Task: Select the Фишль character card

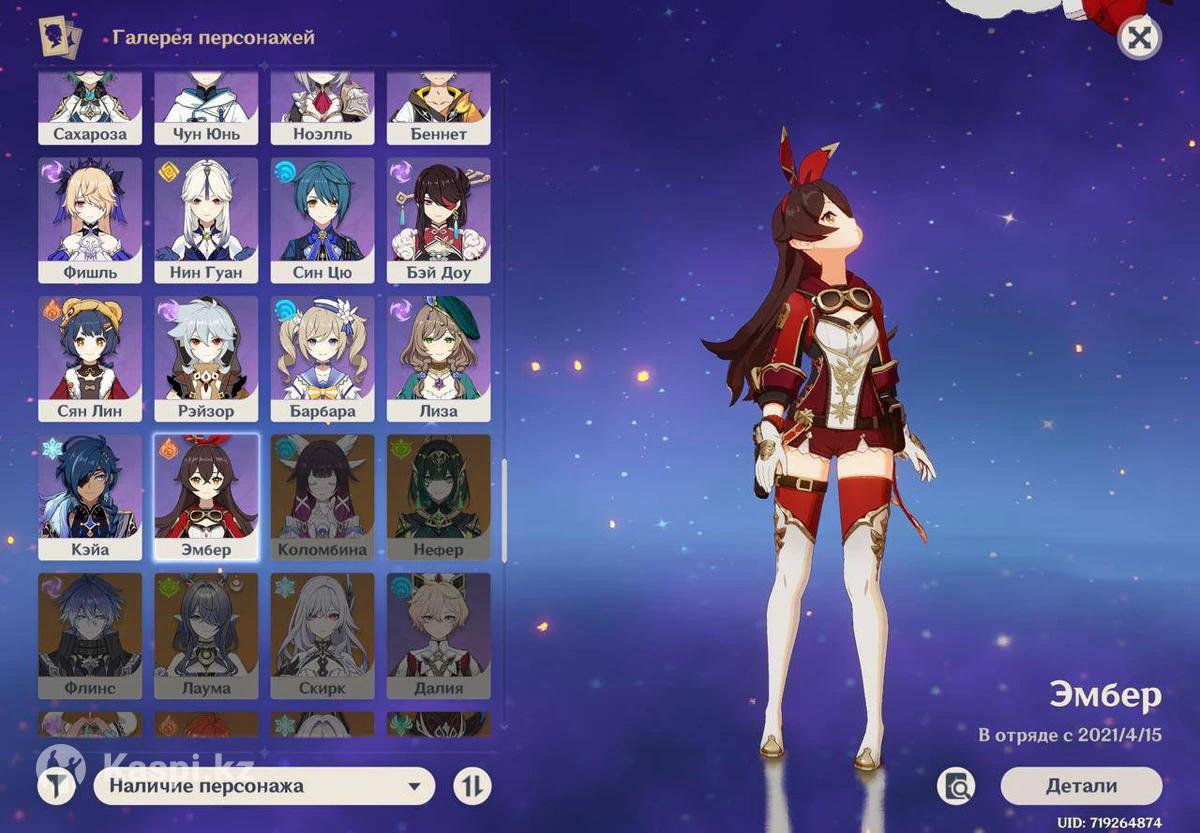Action: tap(90, 220)
